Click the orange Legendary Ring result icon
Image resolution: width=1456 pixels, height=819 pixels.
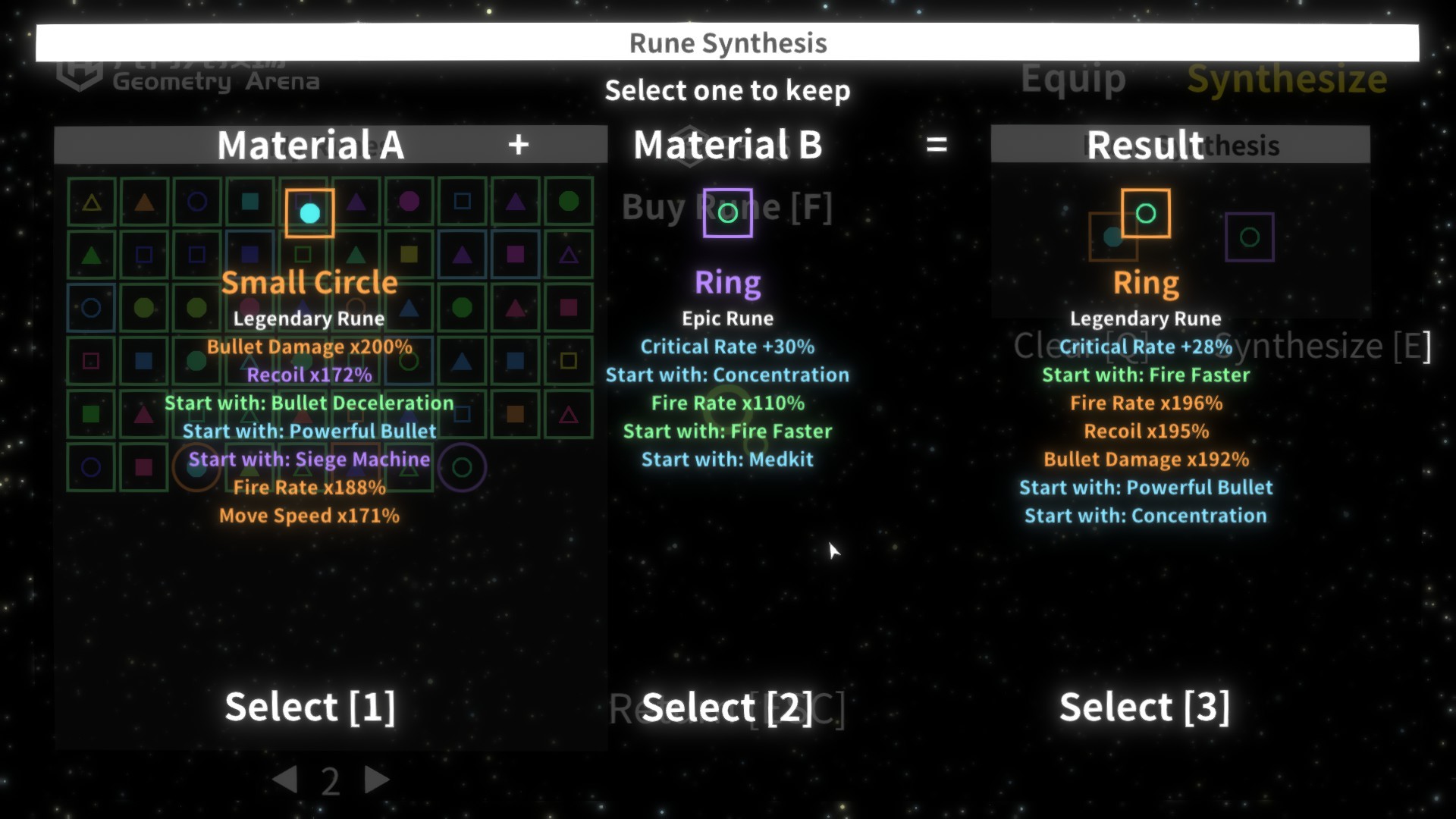click(x=1145, y=213)
